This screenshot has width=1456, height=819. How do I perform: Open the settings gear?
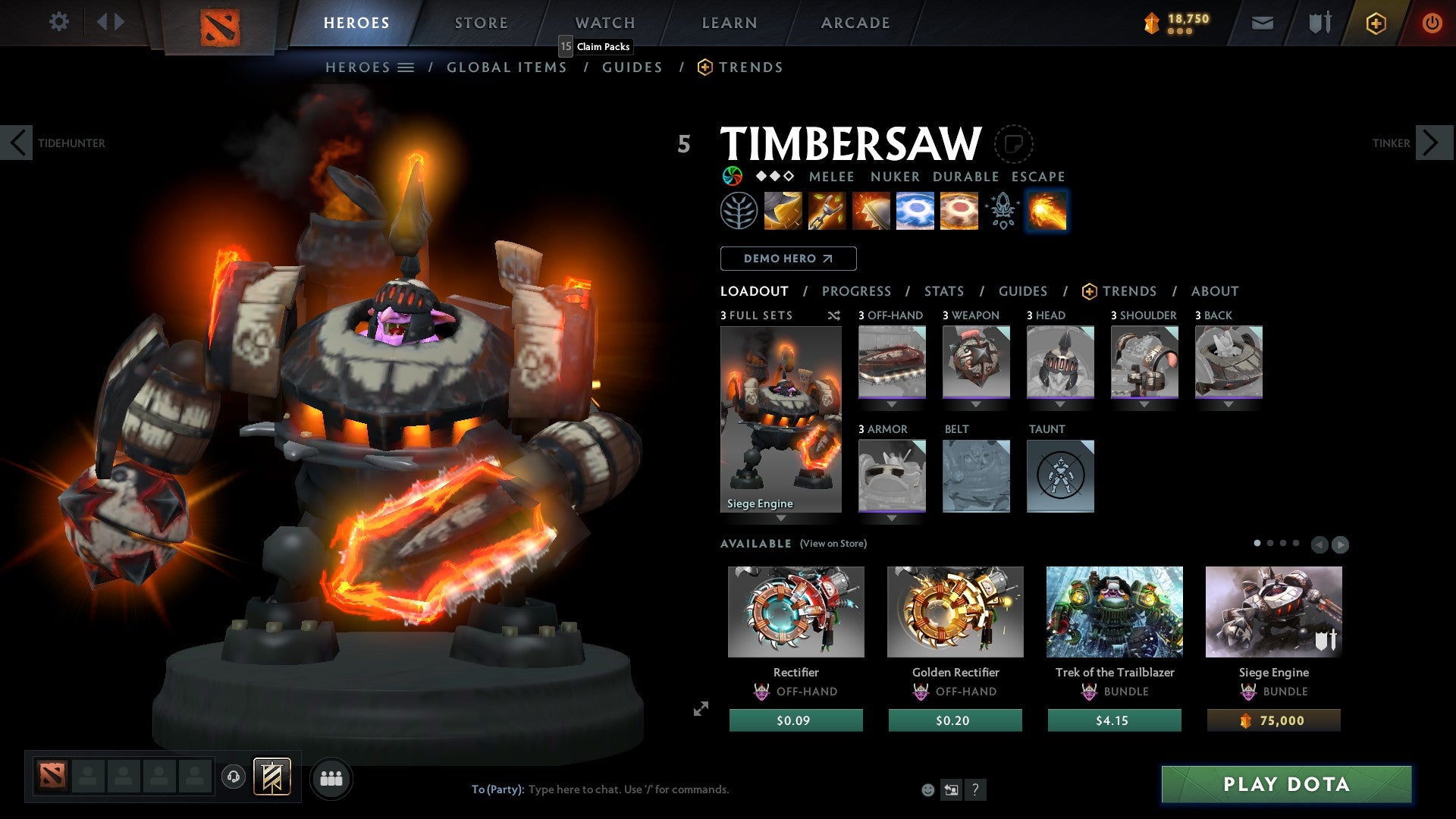coord(58,22)
